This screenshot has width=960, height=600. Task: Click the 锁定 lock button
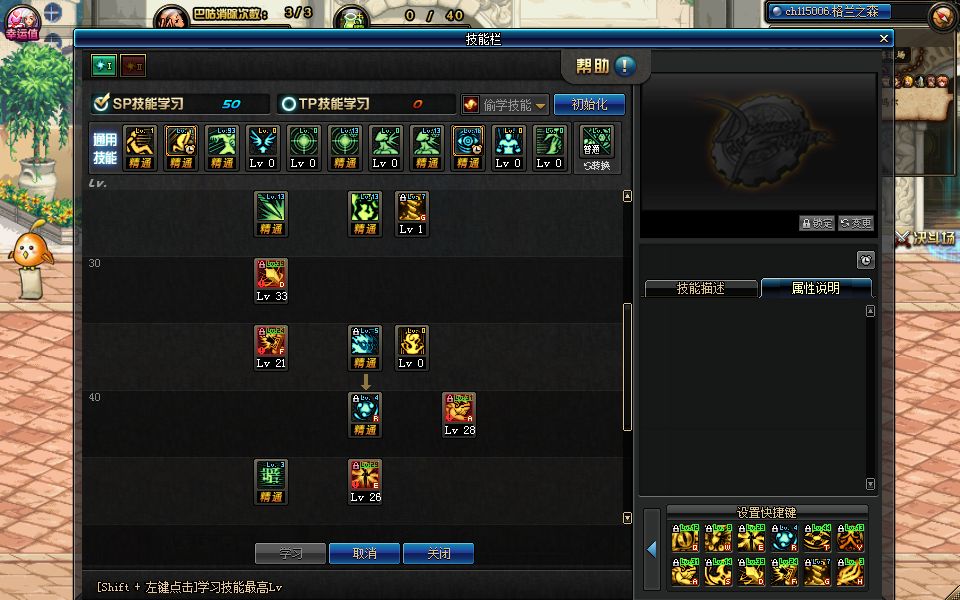click(816, 223)
